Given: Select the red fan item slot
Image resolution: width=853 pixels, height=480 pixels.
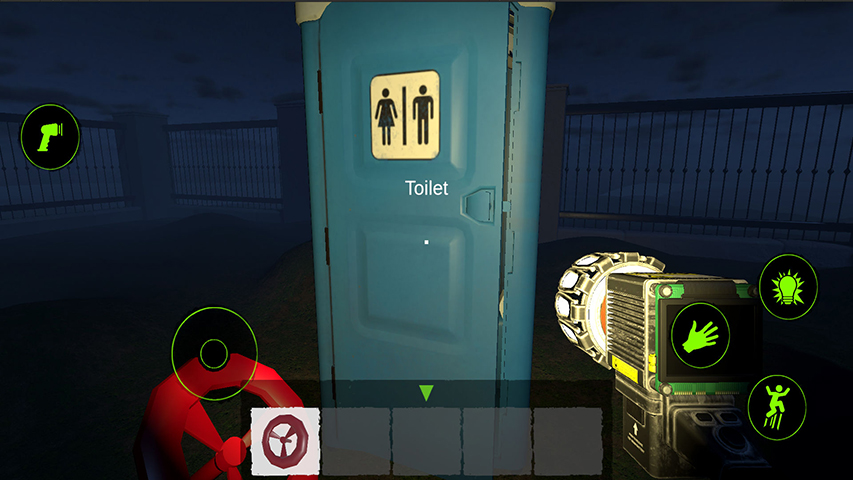Looking at the screenshot, I should pos(286,441).
